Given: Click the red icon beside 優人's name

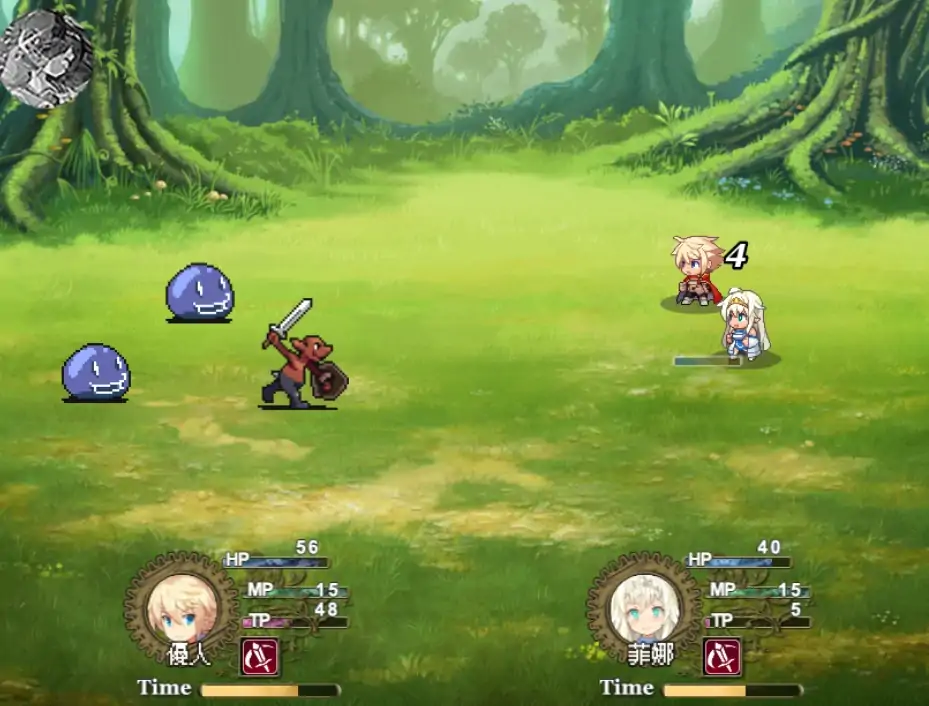Looking at the screenshot, I should [x=260, y=657].
